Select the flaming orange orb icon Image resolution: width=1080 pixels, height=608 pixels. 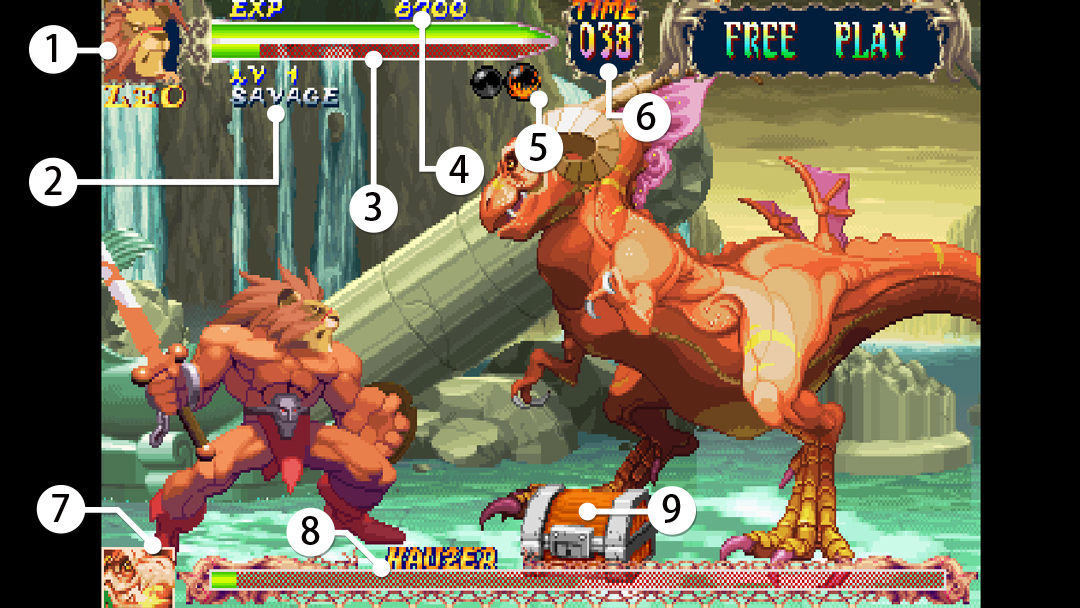tap(520, 79)
